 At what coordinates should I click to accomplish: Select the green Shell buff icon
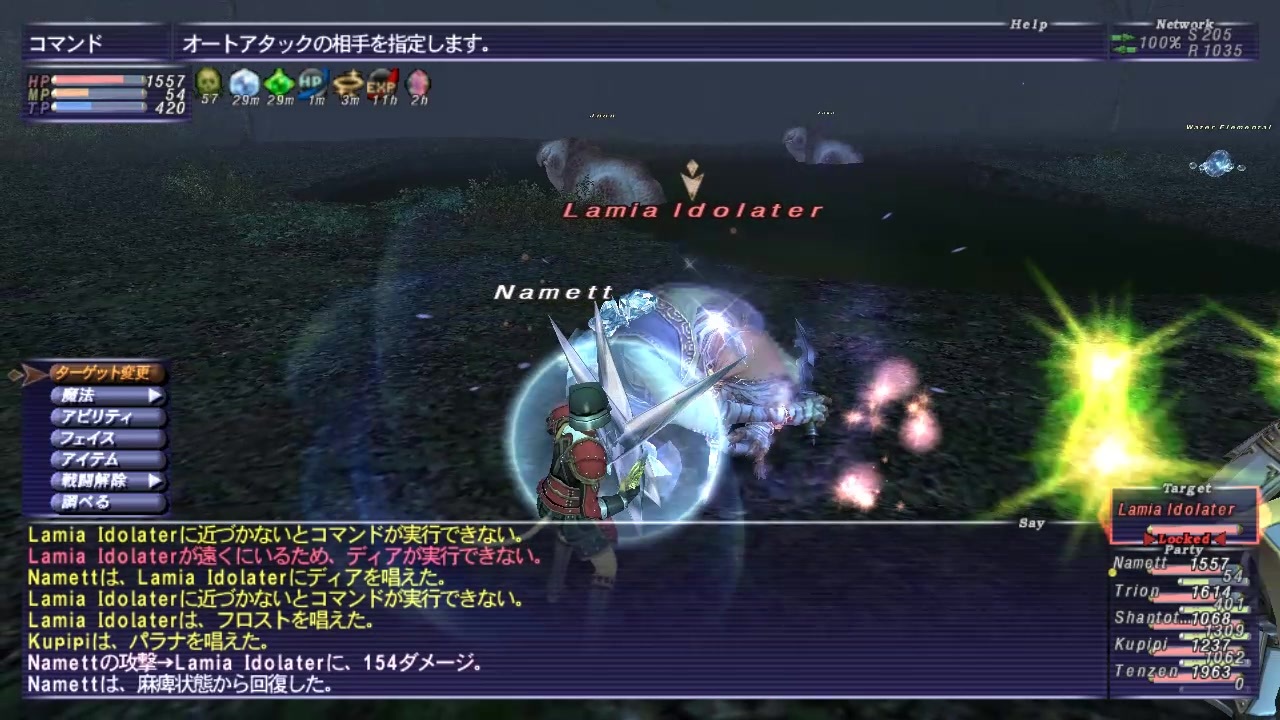[278, 84]
